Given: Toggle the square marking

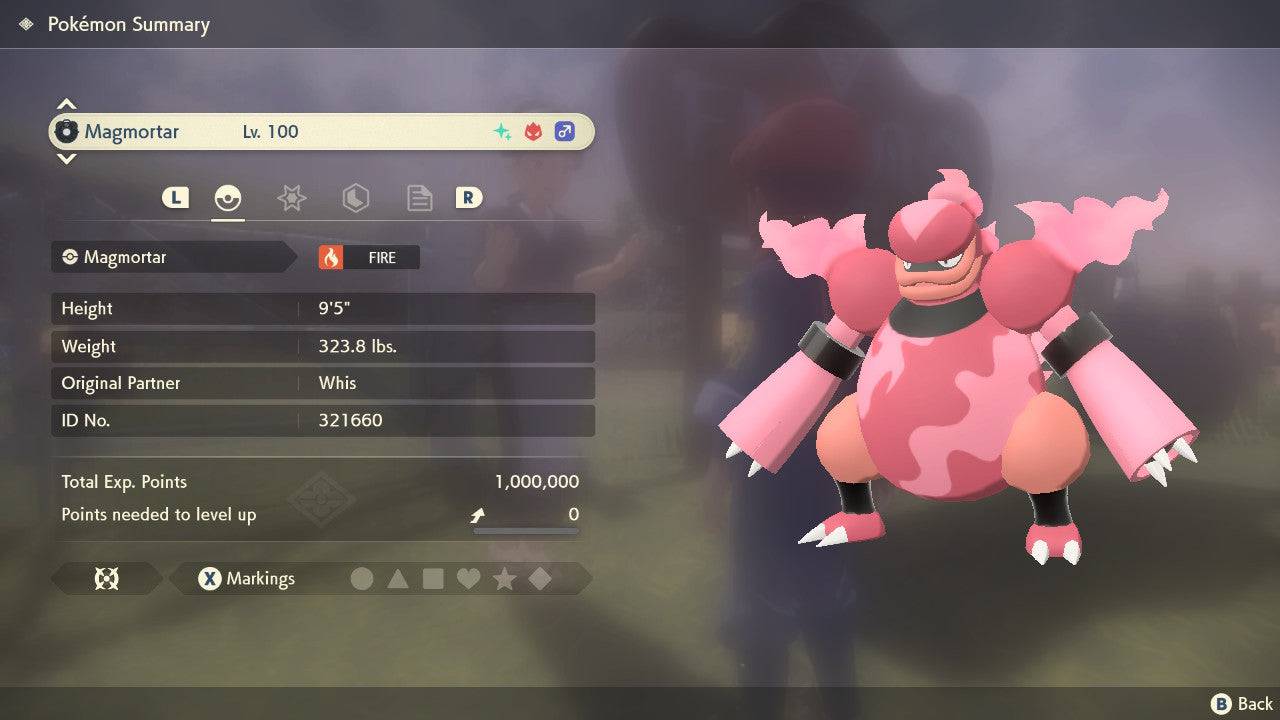Looking at the screenshot, I should click(433, 578).
